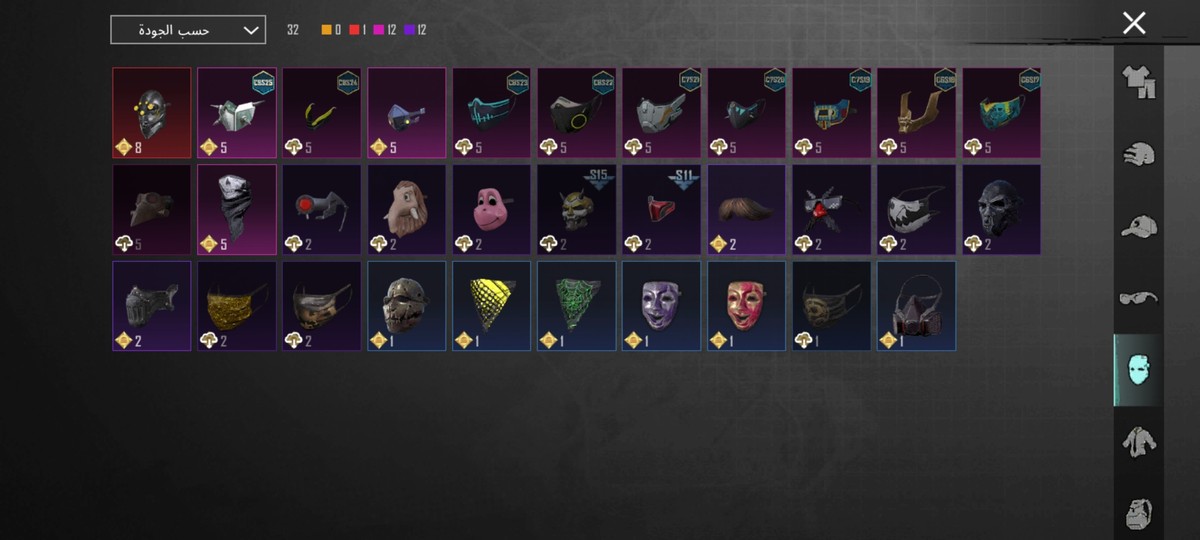Close the inventory screen

(1133, 24)
